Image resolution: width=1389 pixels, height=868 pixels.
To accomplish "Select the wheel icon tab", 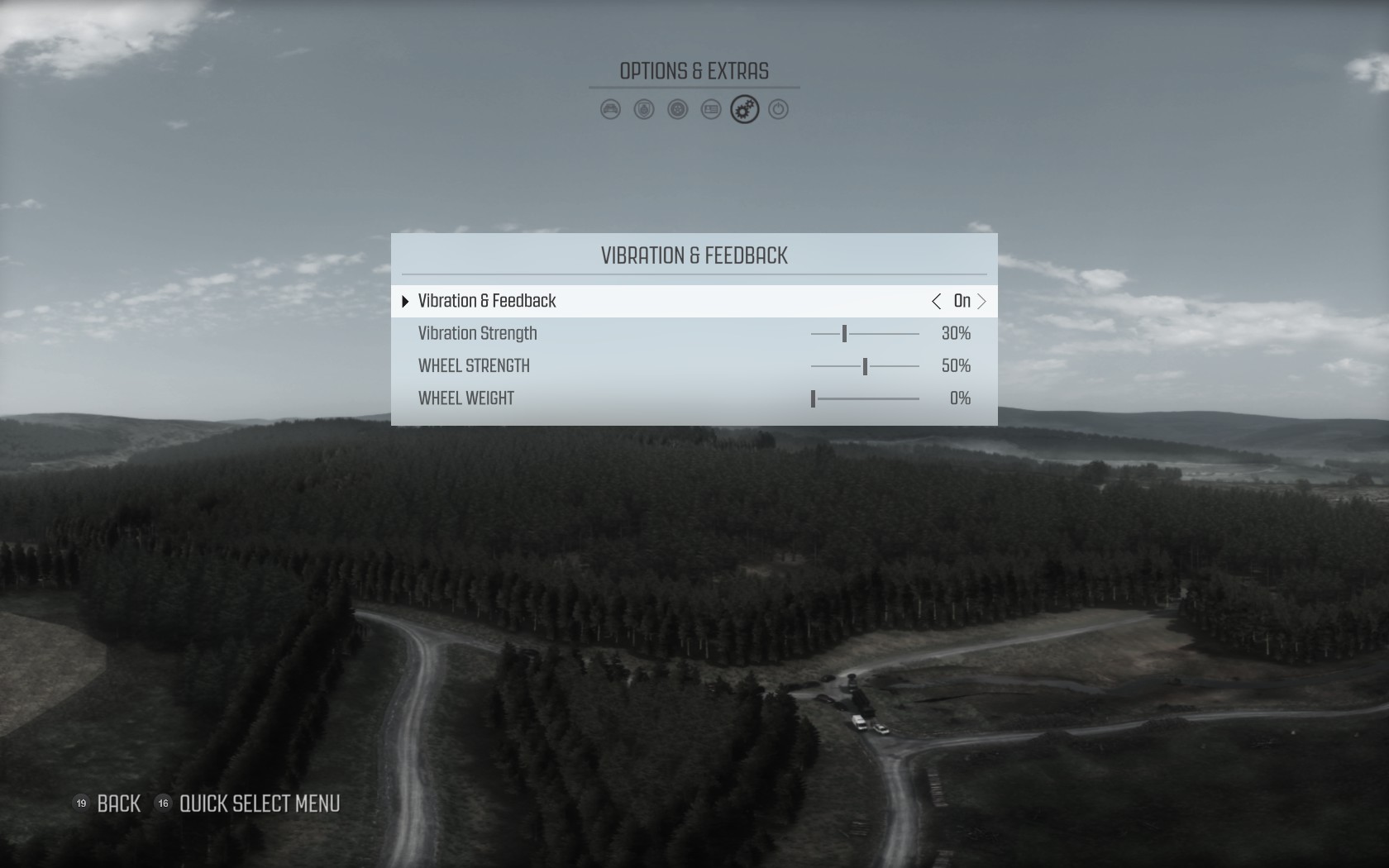I will click(x=678, y=109).
